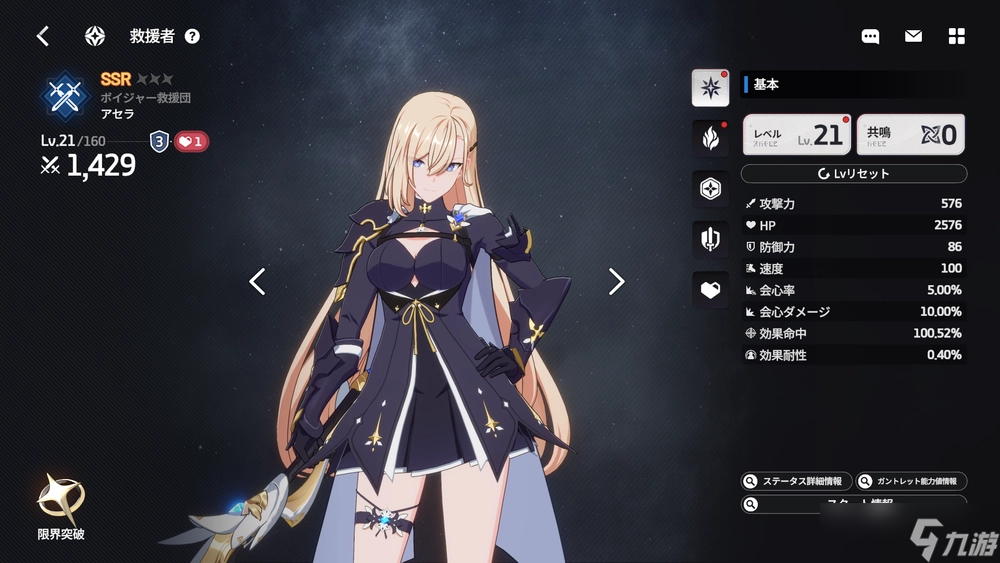Select the 基本 star tab

tap(710, 88)
